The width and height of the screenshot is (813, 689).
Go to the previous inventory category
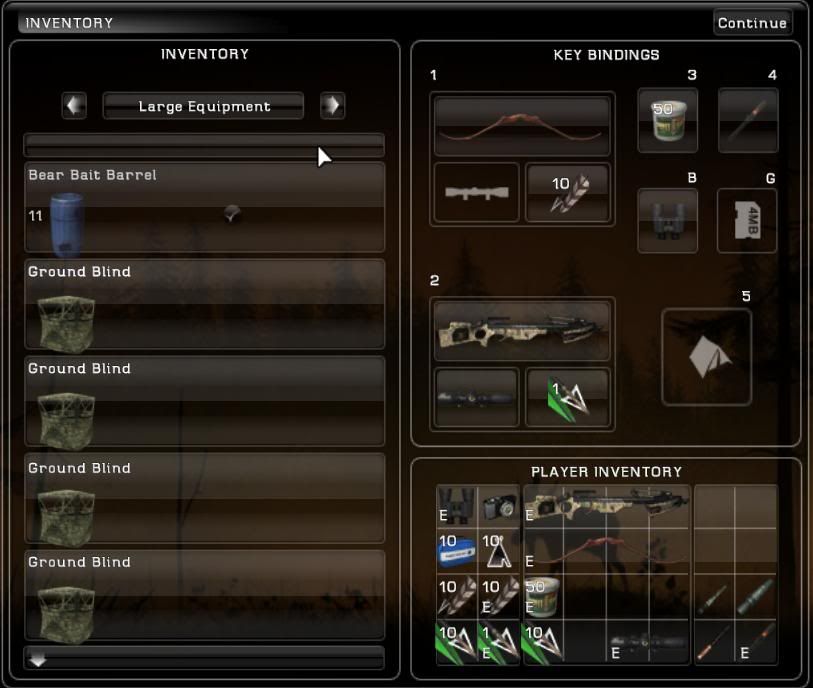click(74, 106)
